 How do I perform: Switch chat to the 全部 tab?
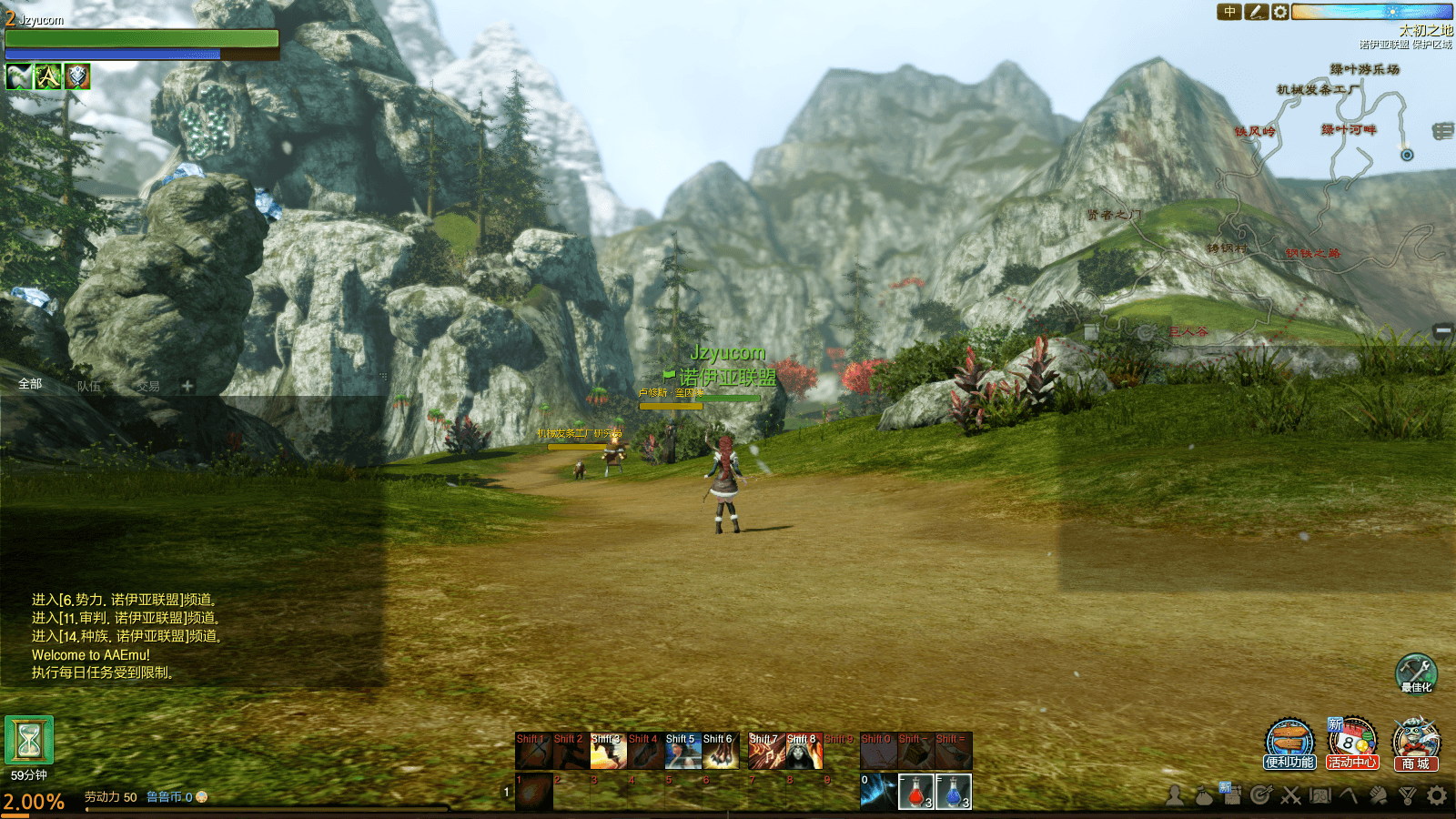30,384
